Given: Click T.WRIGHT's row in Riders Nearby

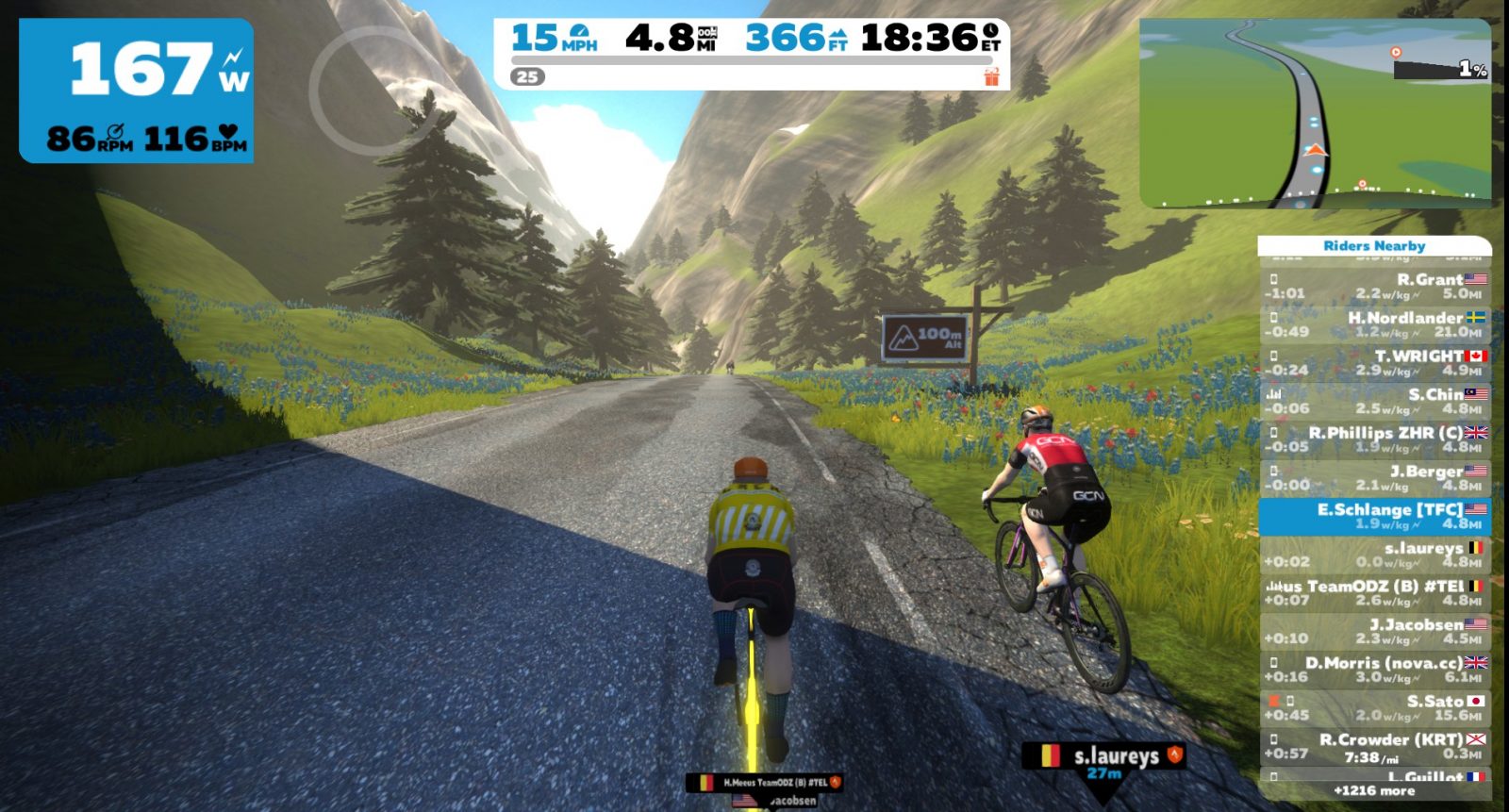Looking at the screenshot, I should pos(1375,363).
